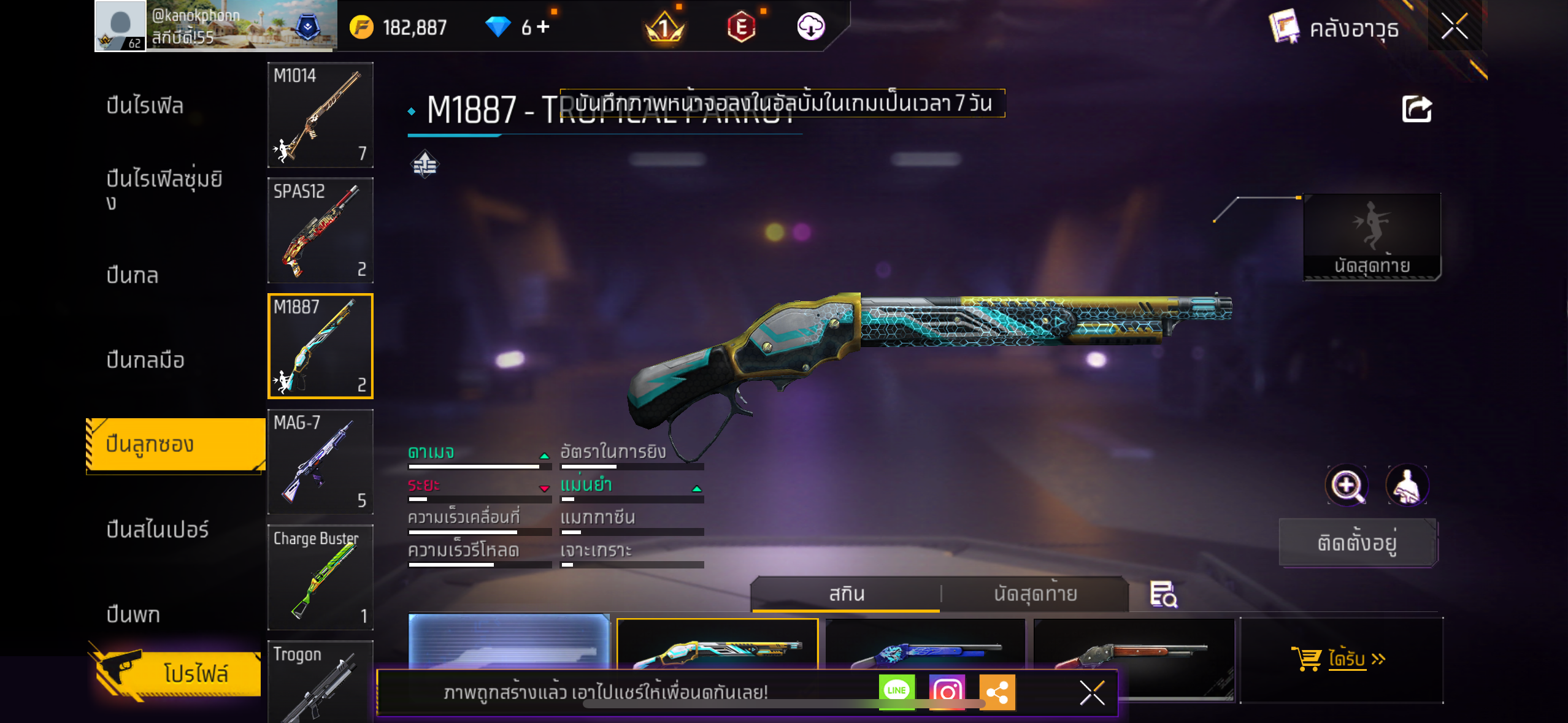
Task: Dismiss the screenshot share banner
Action: click(x=1092, y=693)
